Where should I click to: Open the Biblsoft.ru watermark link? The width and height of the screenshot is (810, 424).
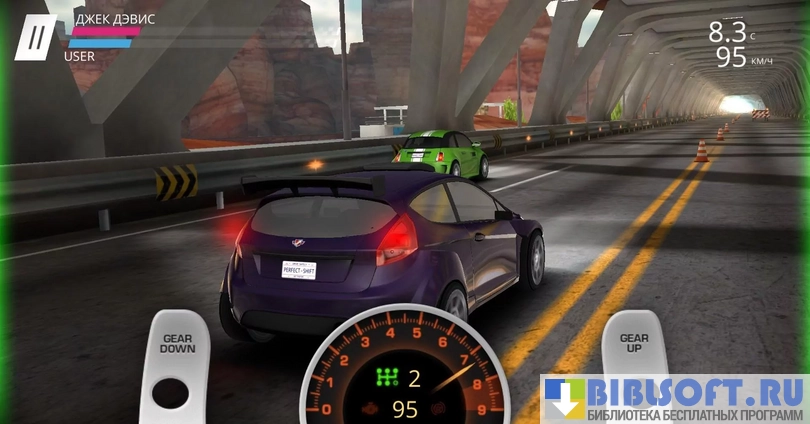[675, 399]
